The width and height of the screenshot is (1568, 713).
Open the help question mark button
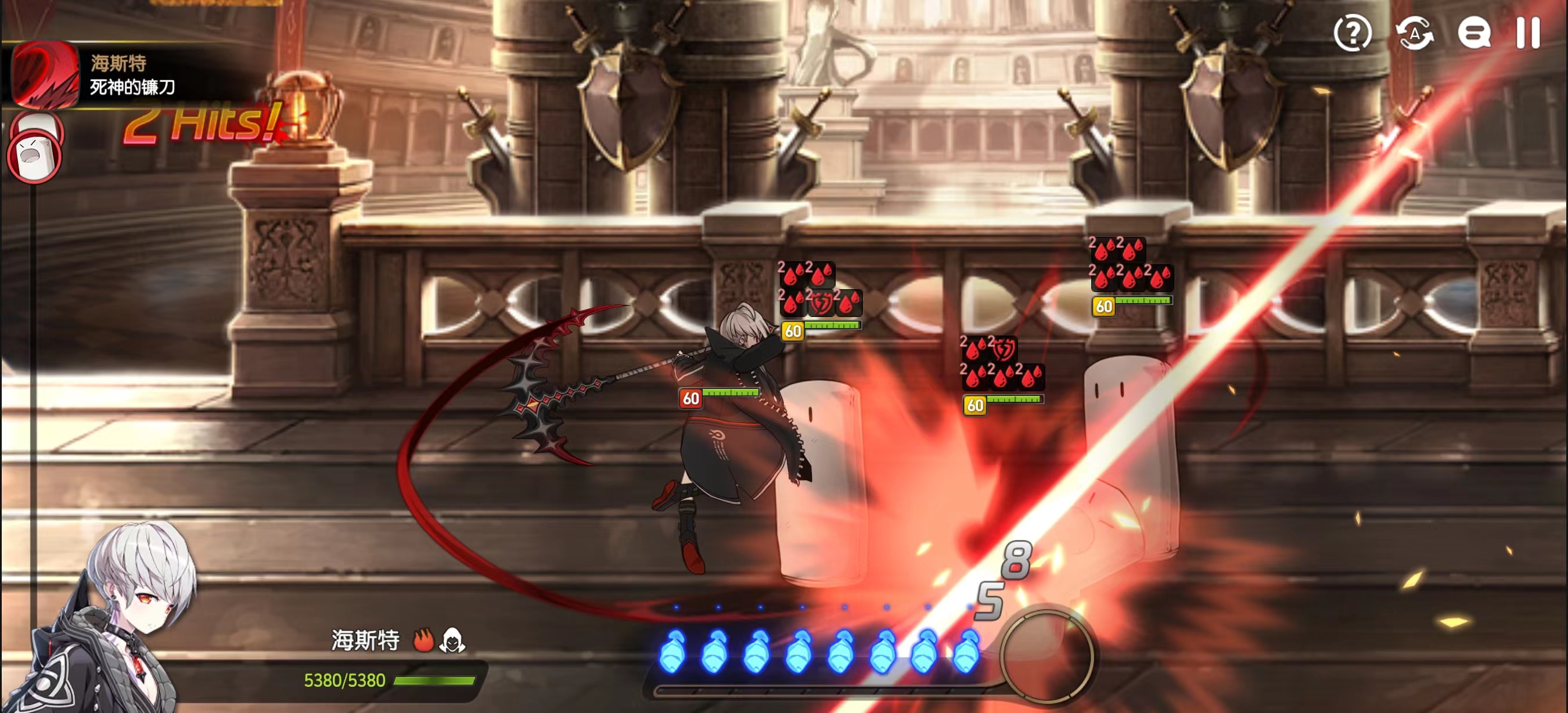(x=1352, y=33)
